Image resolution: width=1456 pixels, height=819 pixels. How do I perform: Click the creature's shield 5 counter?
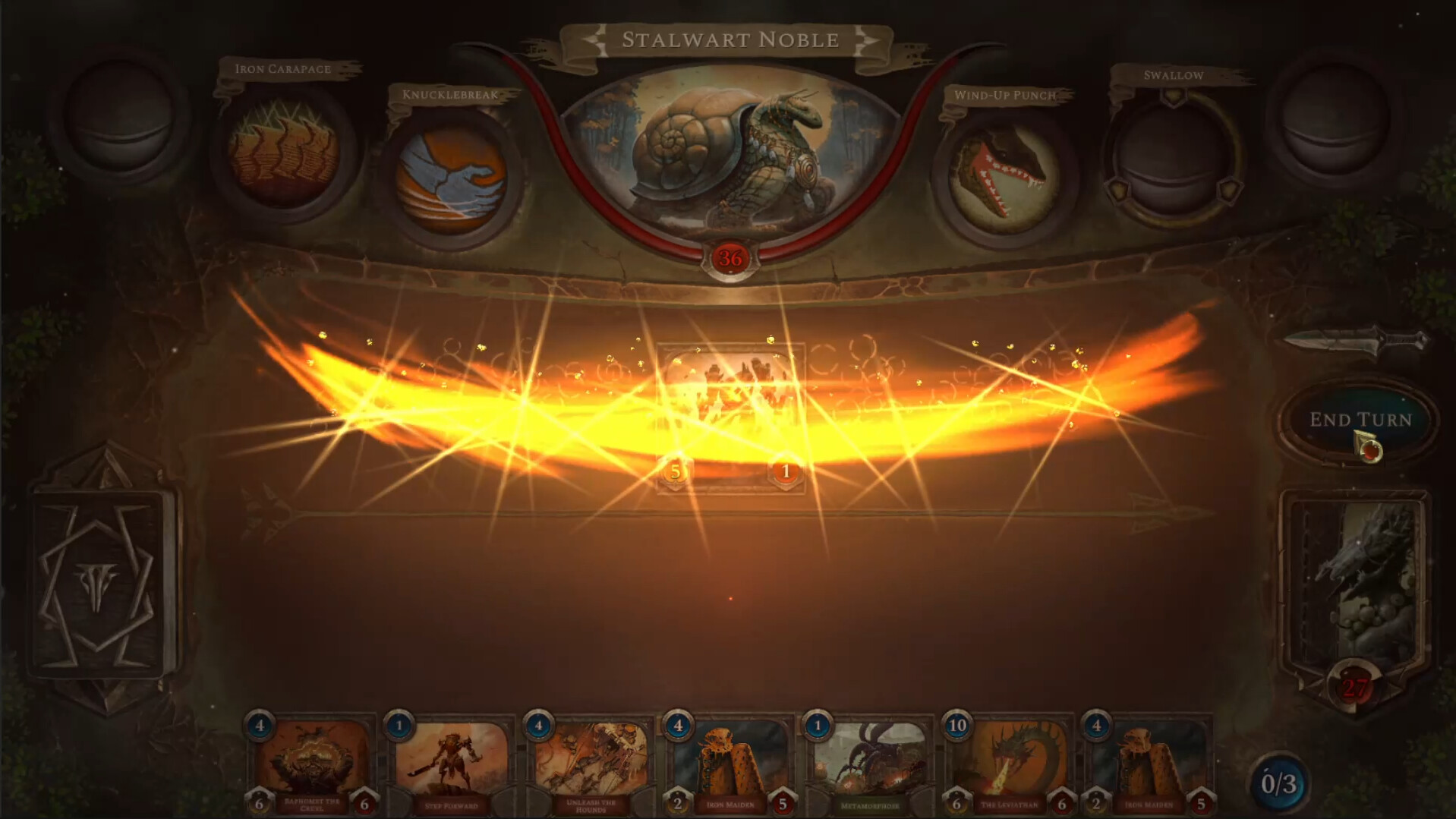click(674, 469)
